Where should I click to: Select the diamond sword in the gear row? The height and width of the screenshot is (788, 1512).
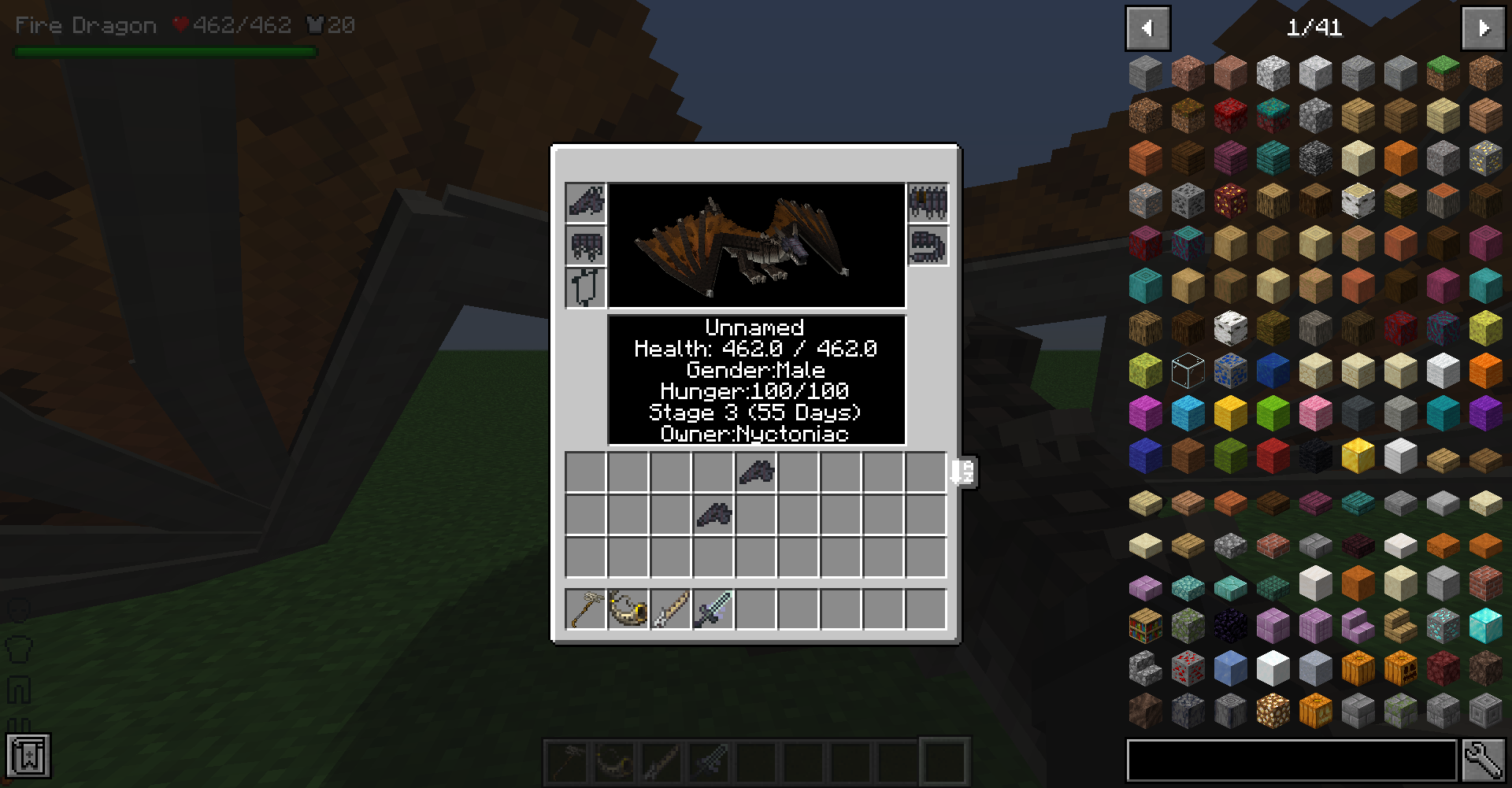(x=714, y=606)
